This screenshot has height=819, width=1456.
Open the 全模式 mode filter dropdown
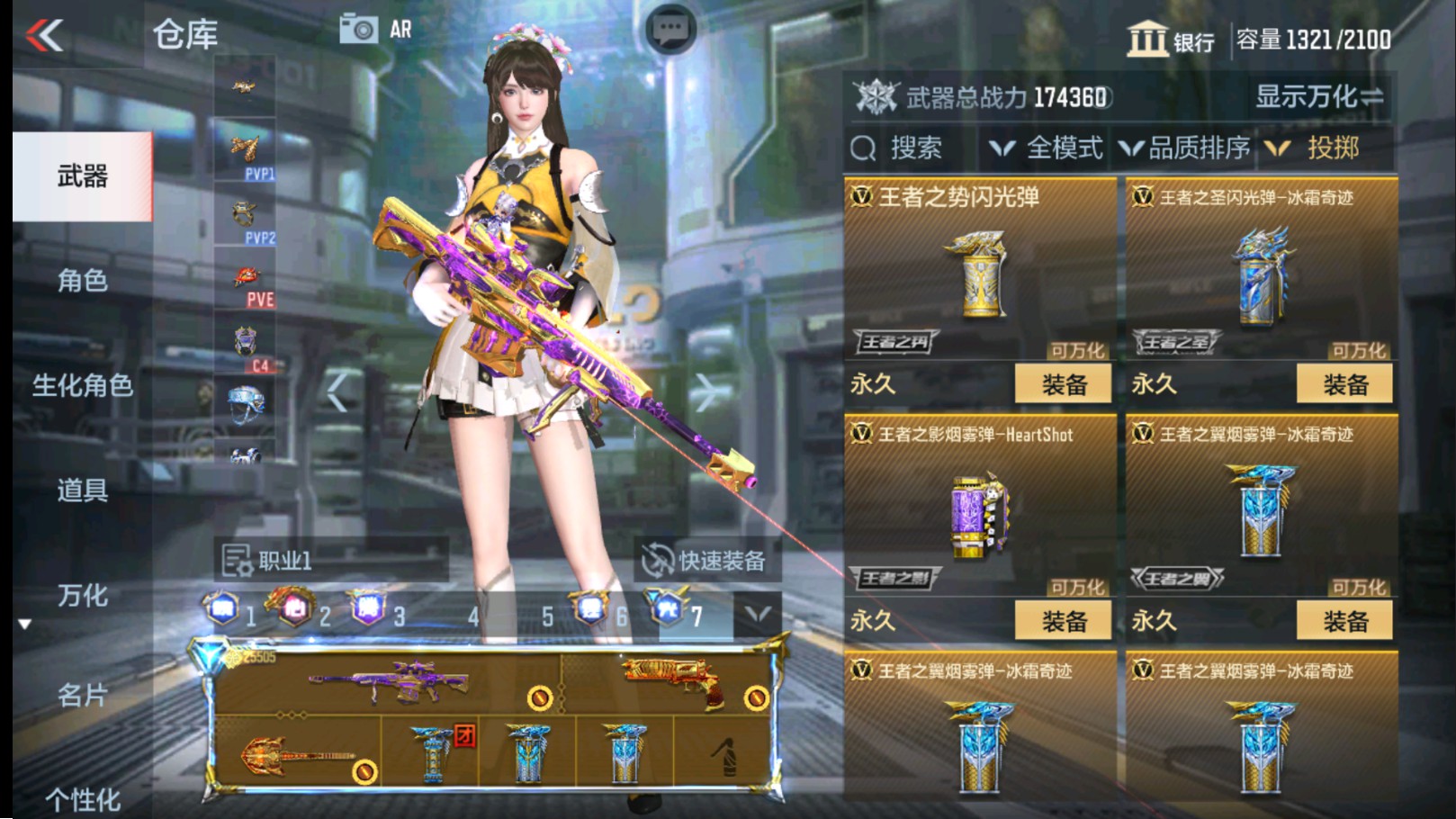1053,148
